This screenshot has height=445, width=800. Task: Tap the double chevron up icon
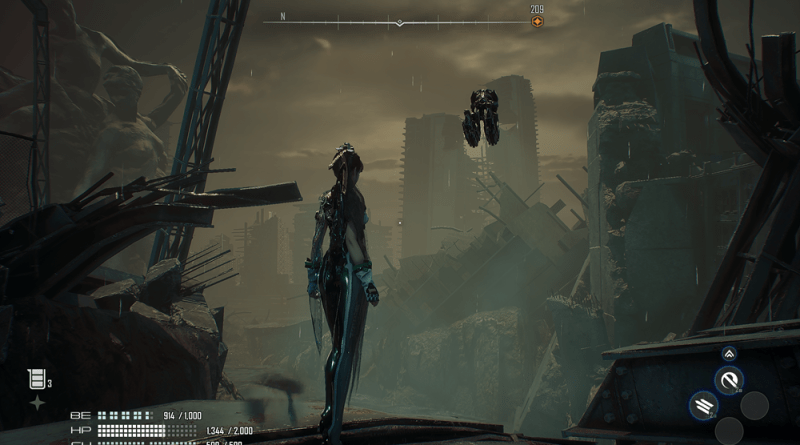point(729,353)
